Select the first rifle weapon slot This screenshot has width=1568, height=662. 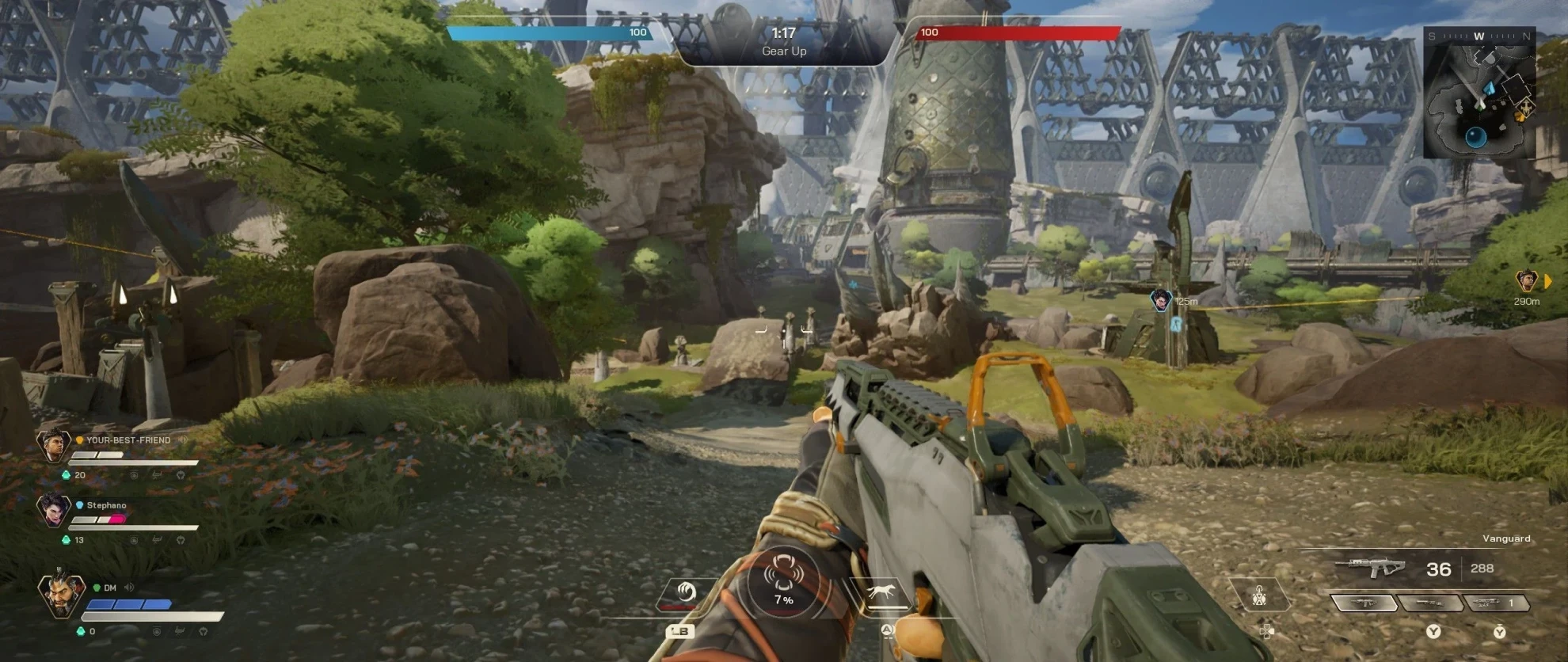[1364, 603]
